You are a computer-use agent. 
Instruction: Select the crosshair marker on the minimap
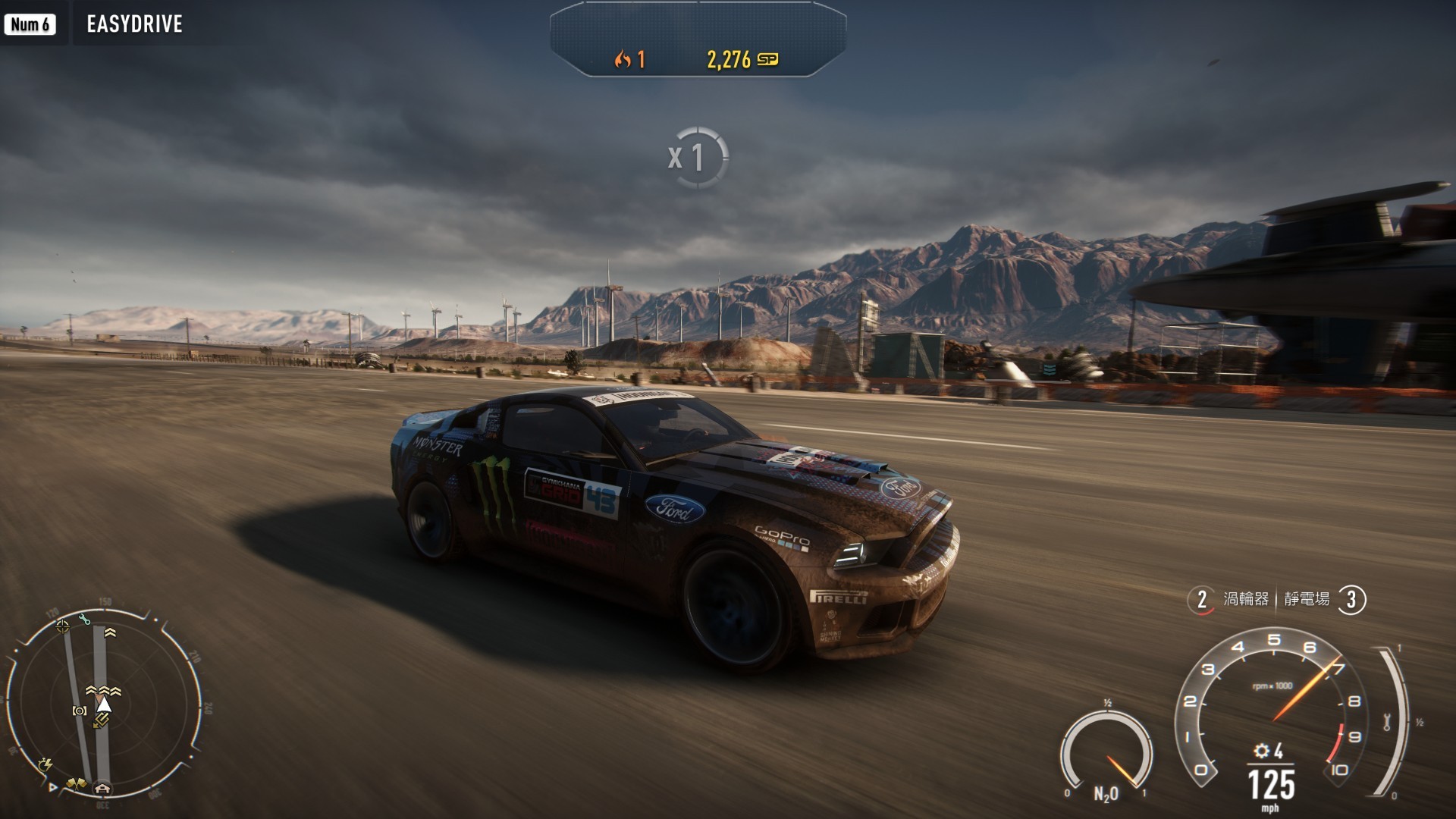coord(62,626)
